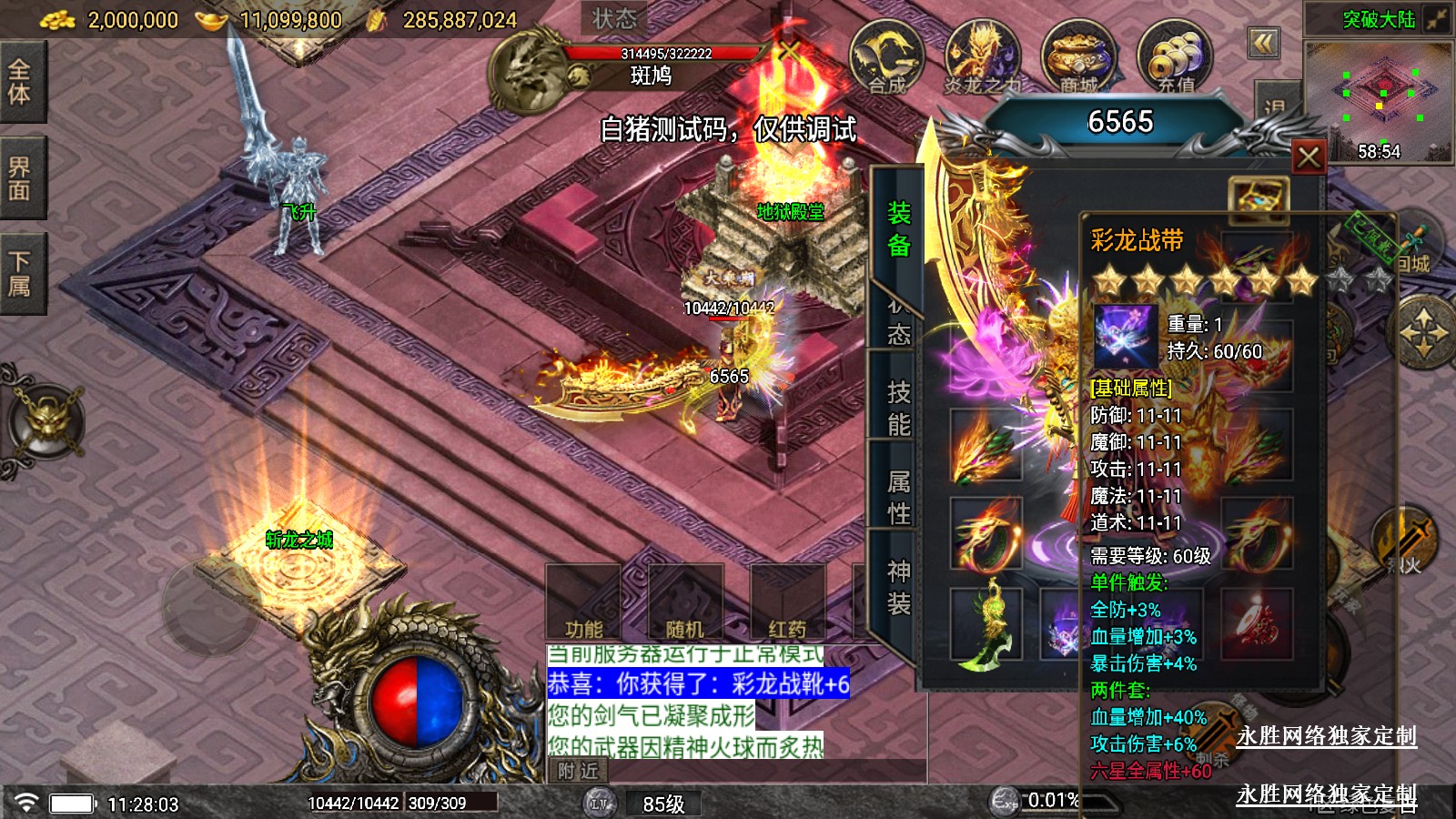Open the 合成 synthesis menu
Image resolution: width=1456 pixels, height=819 pixels.
886,58
